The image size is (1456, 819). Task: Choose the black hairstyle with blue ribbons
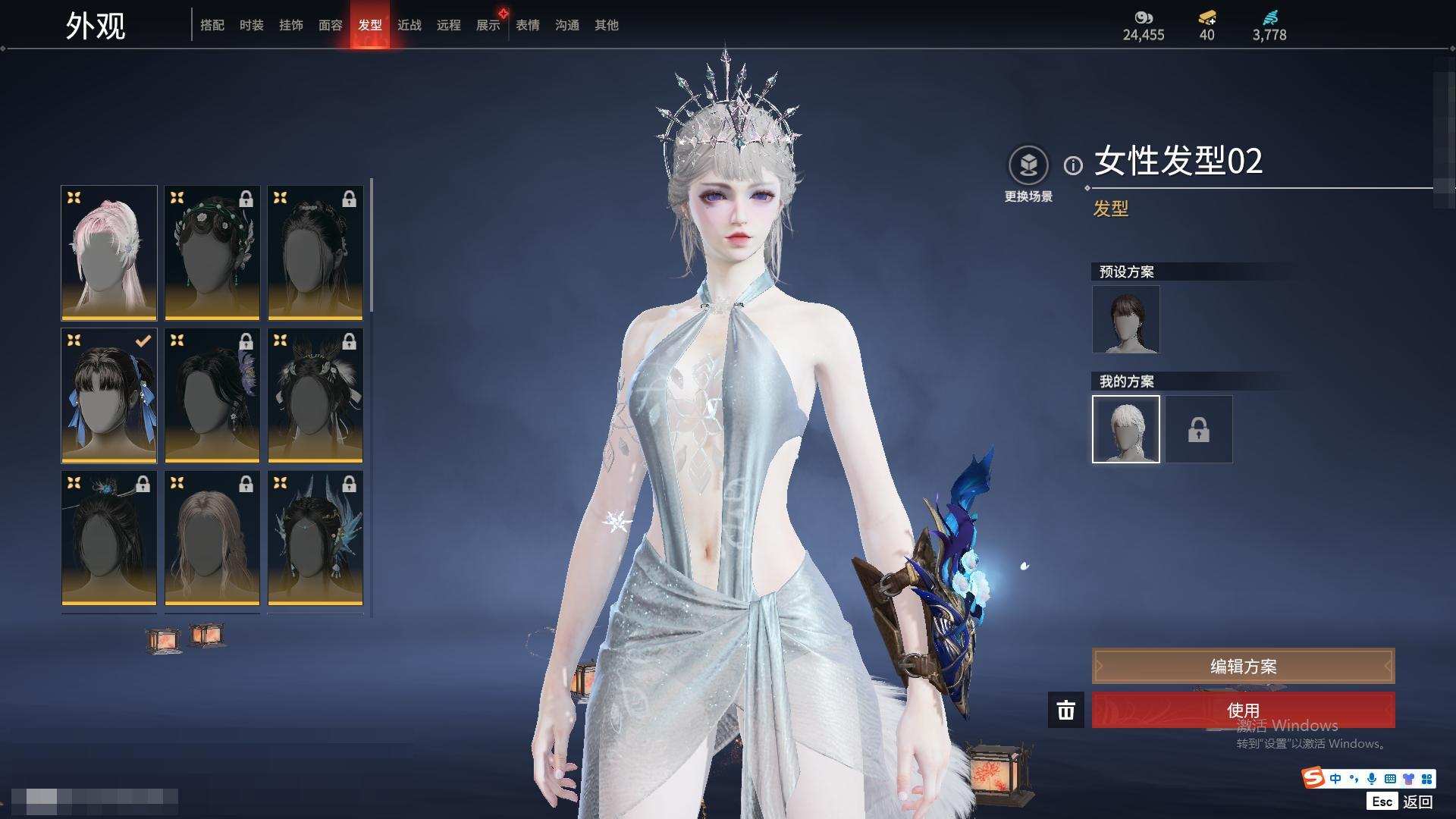point(109,395)
